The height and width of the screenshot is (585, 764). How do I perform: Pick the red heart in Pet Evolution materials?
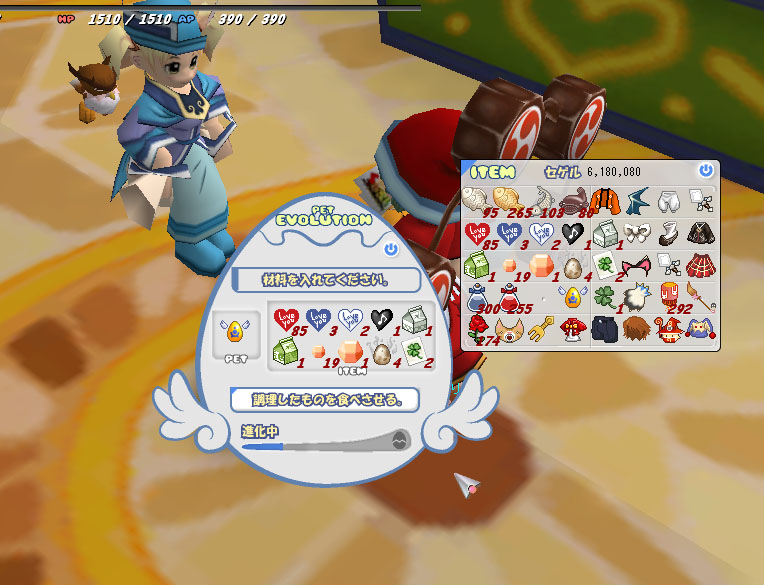click(286, 320)
